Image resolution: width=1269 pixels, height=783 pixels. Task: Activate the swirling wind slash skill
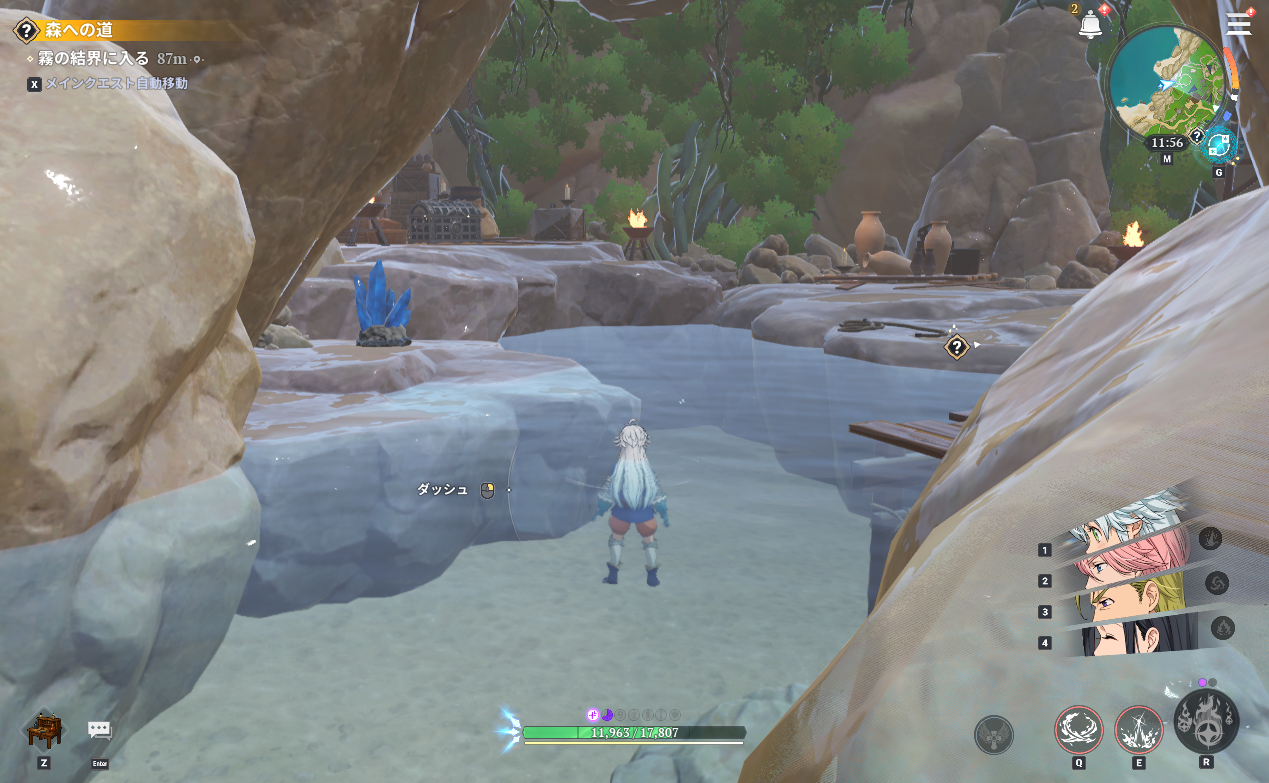click(1078, 730)
